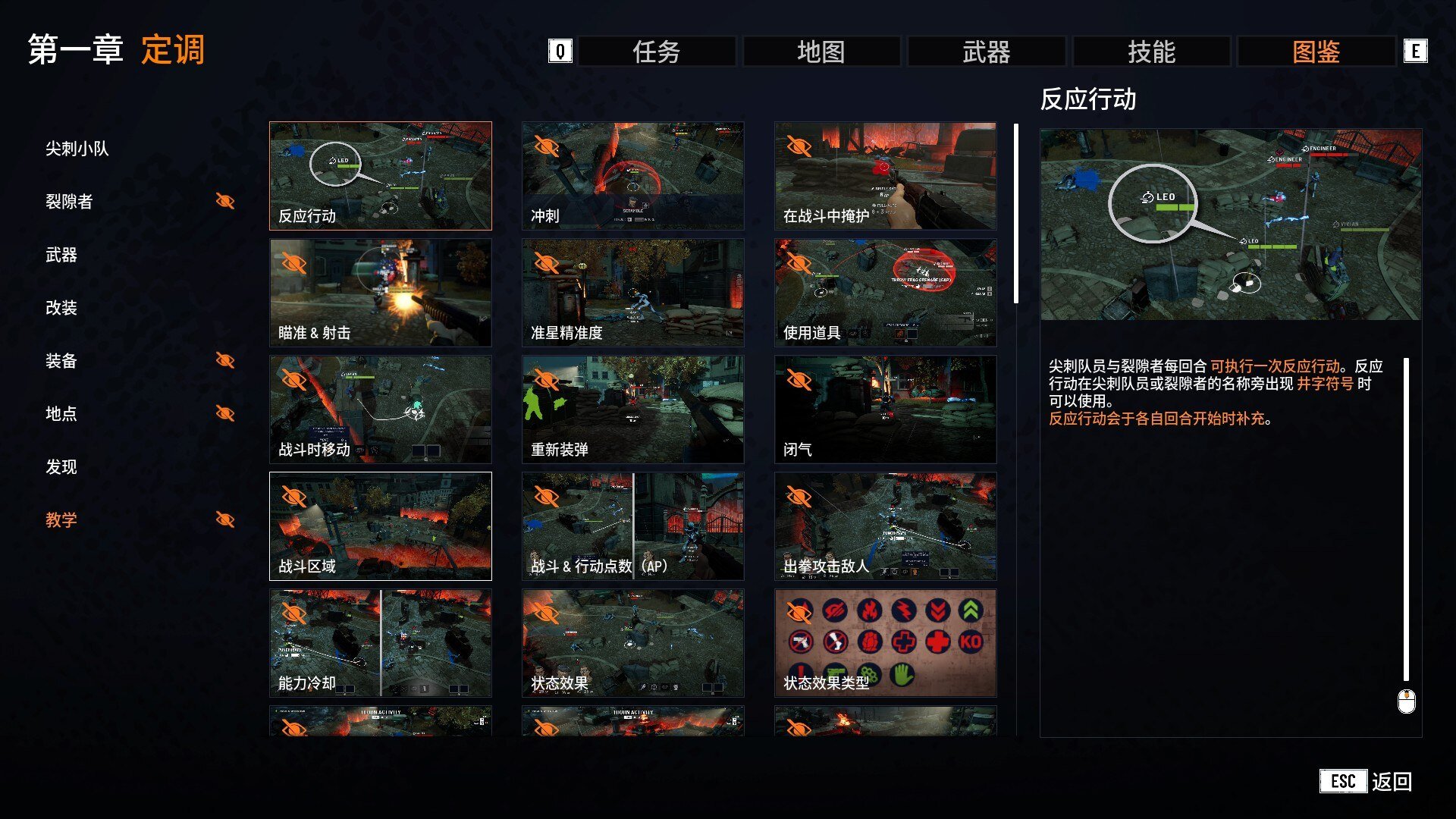Click the Q keyboard shortcut icon

(559, 52)
